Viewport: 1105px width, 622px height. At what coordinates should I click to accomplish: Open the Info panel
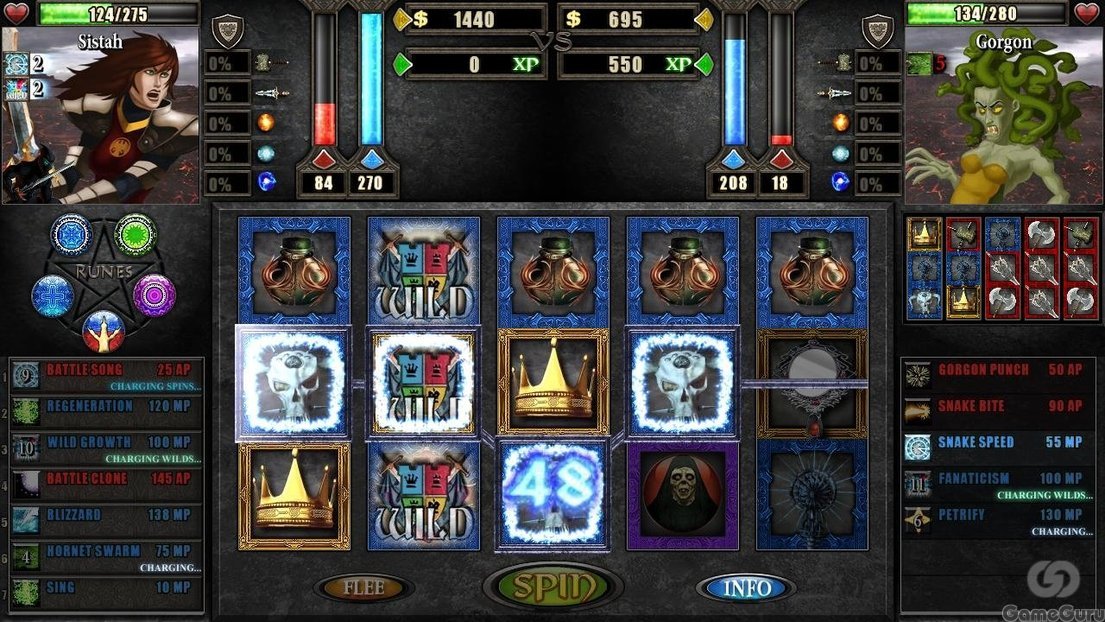tap(746, 588)
